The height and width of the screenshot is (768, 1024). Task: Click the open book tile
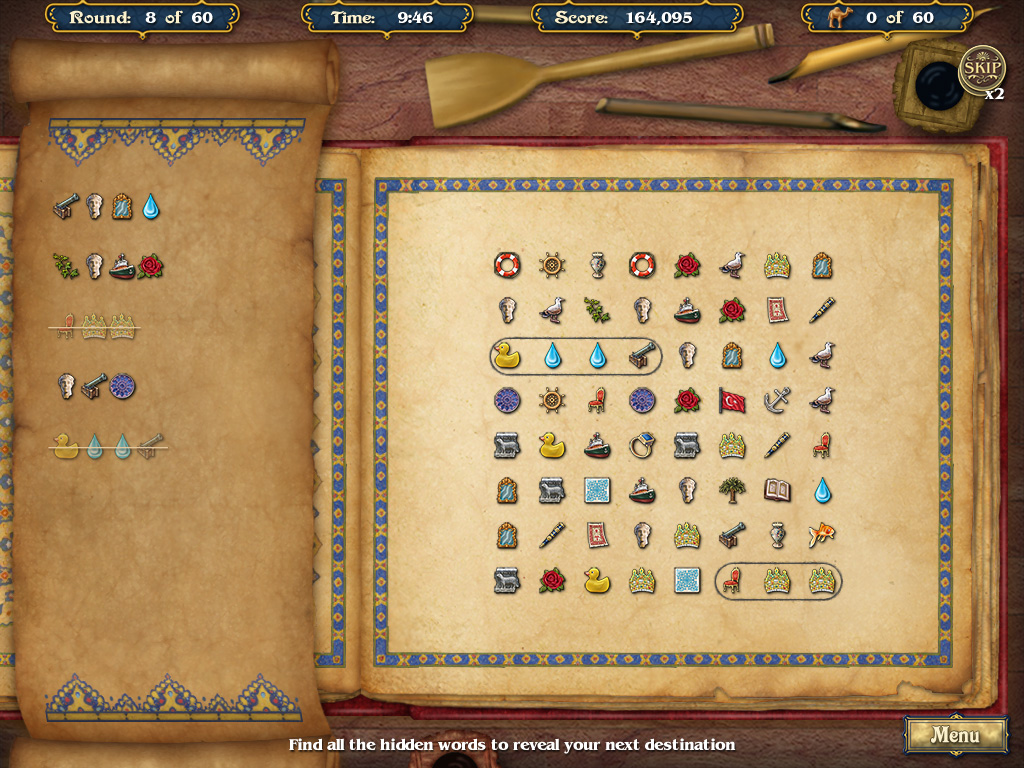777,490
